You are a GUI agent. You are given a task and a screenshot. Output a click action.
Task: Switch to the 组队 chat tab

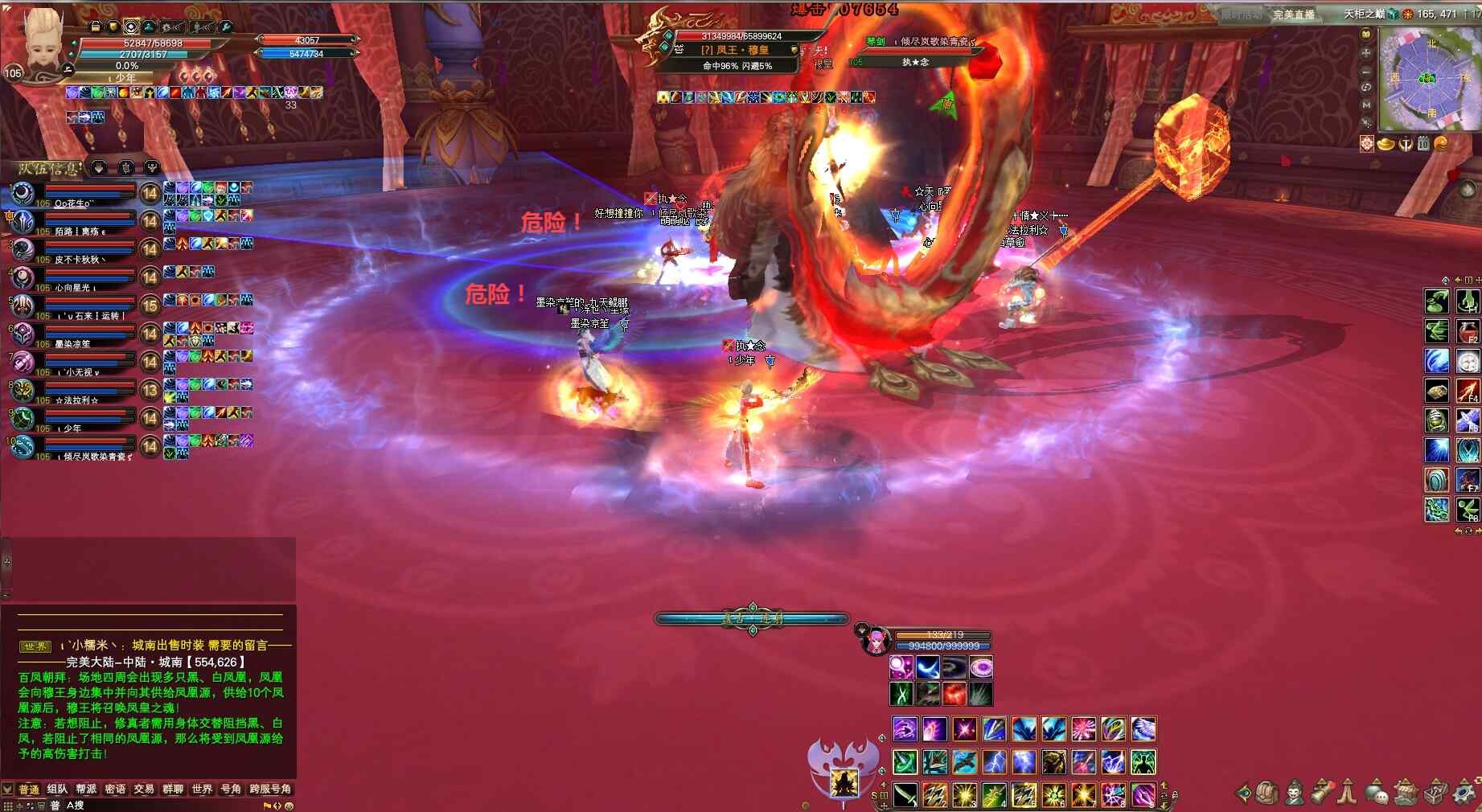(57, 789)
